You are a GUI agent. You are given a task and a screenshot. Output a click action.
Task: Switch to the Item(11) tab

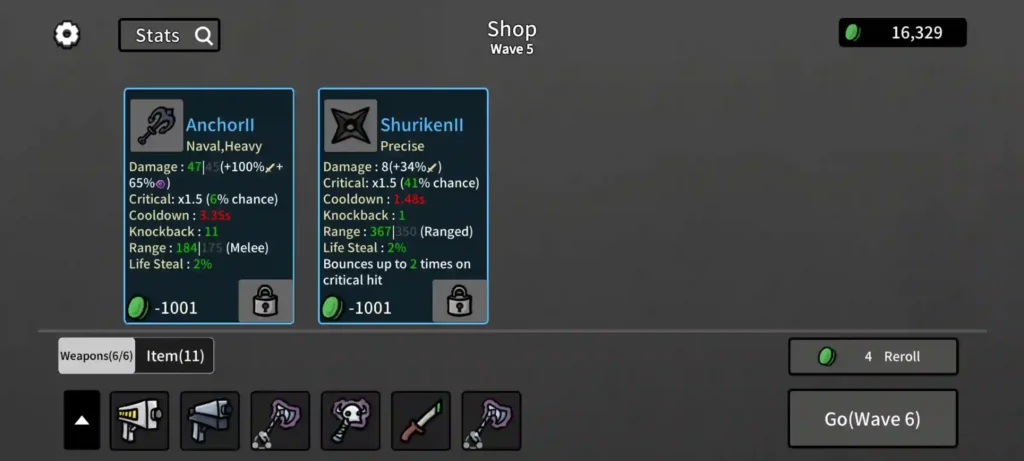[174, 356]
